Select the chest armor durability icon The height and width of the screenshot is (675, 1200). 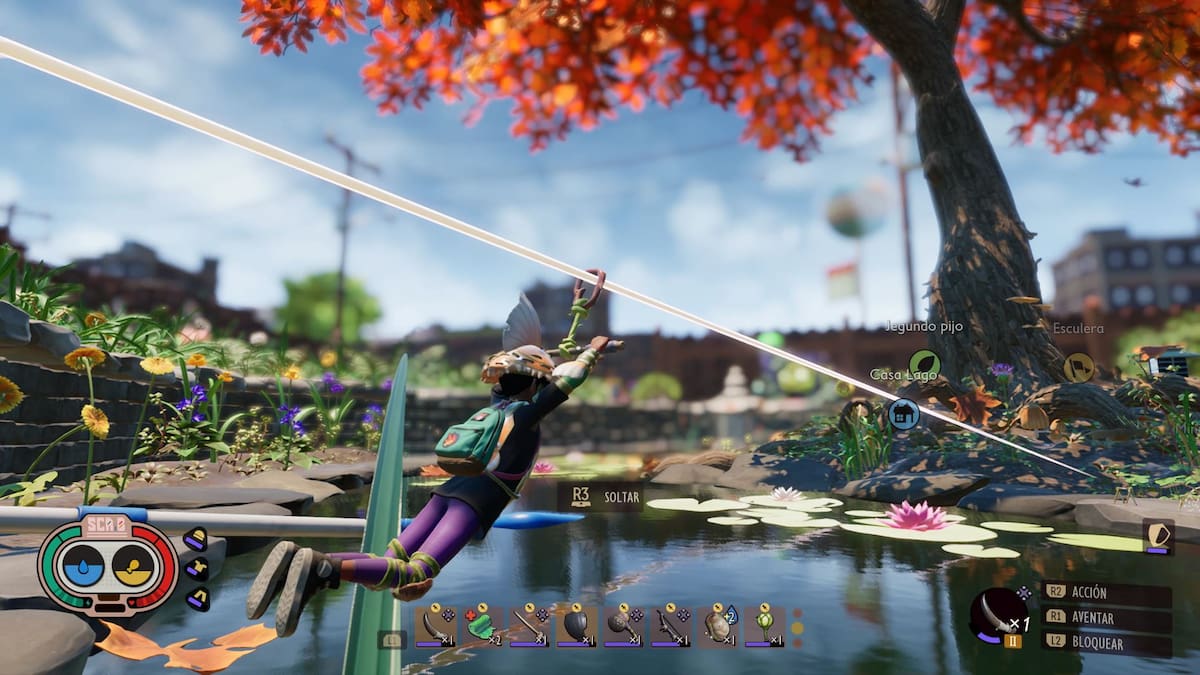tap(196, 569)
